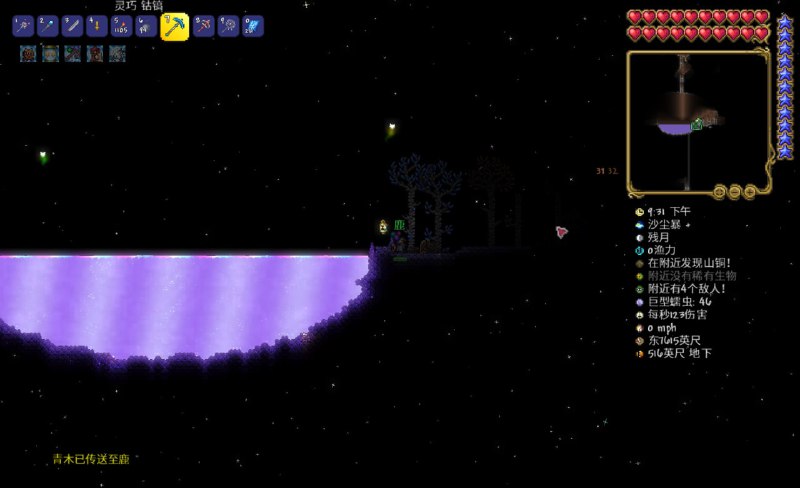Choose the gray item stack of 14
The height and width of the screenshot is (488, 800).
pos(146,26)
